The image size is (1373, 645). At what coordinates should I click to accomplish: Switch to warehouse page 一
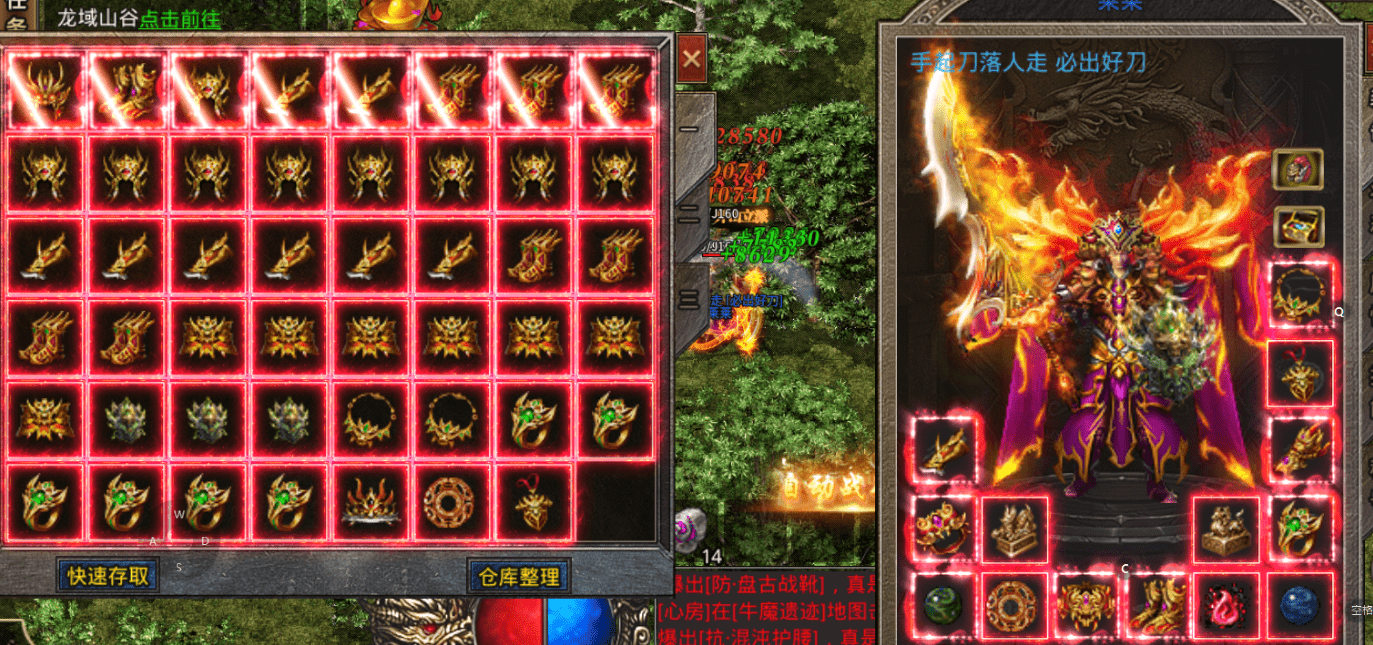(690, 129)
